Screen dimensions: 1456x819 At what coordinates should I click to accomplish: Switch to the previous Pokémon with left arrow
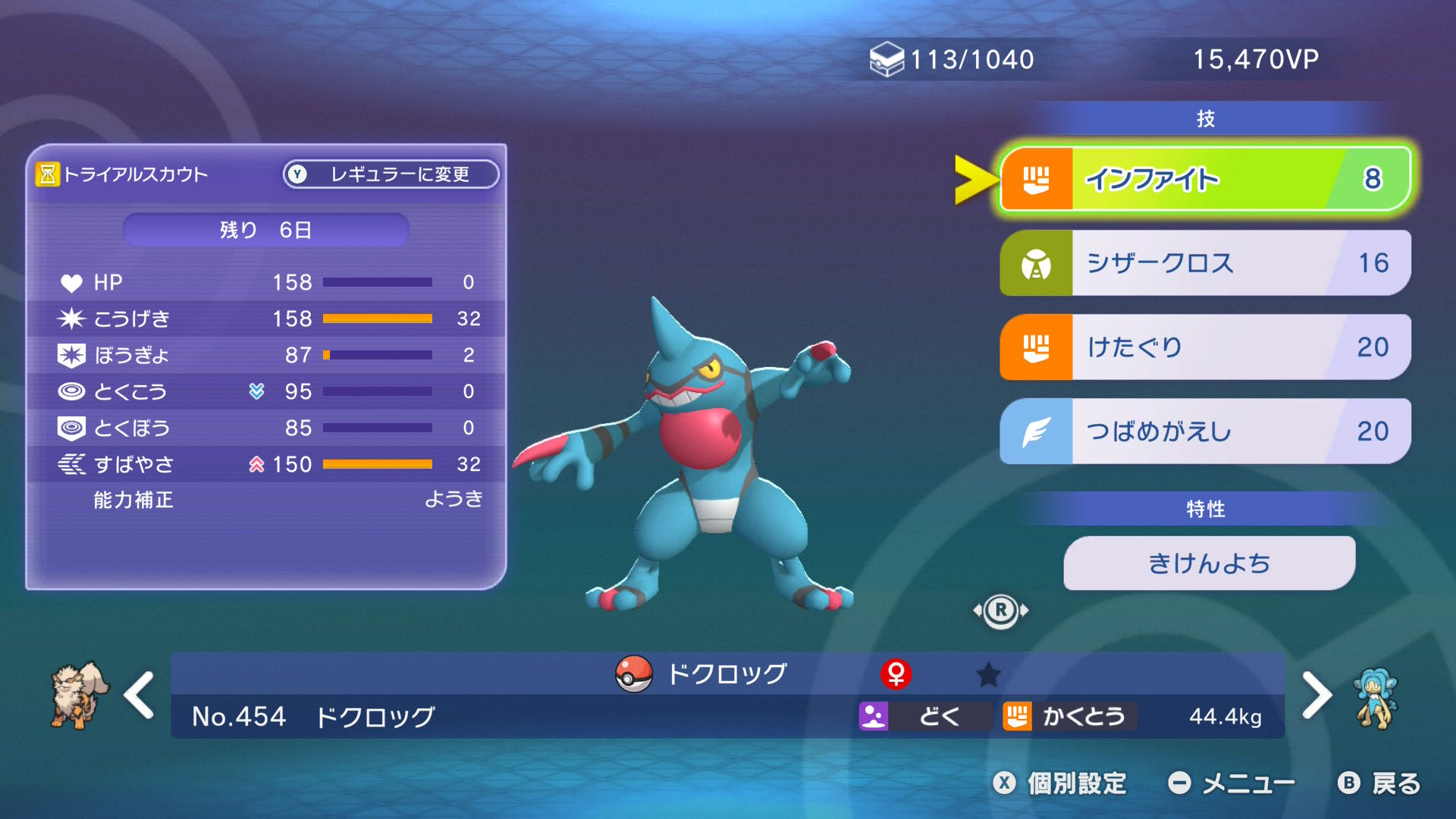(x=140, y=695)
